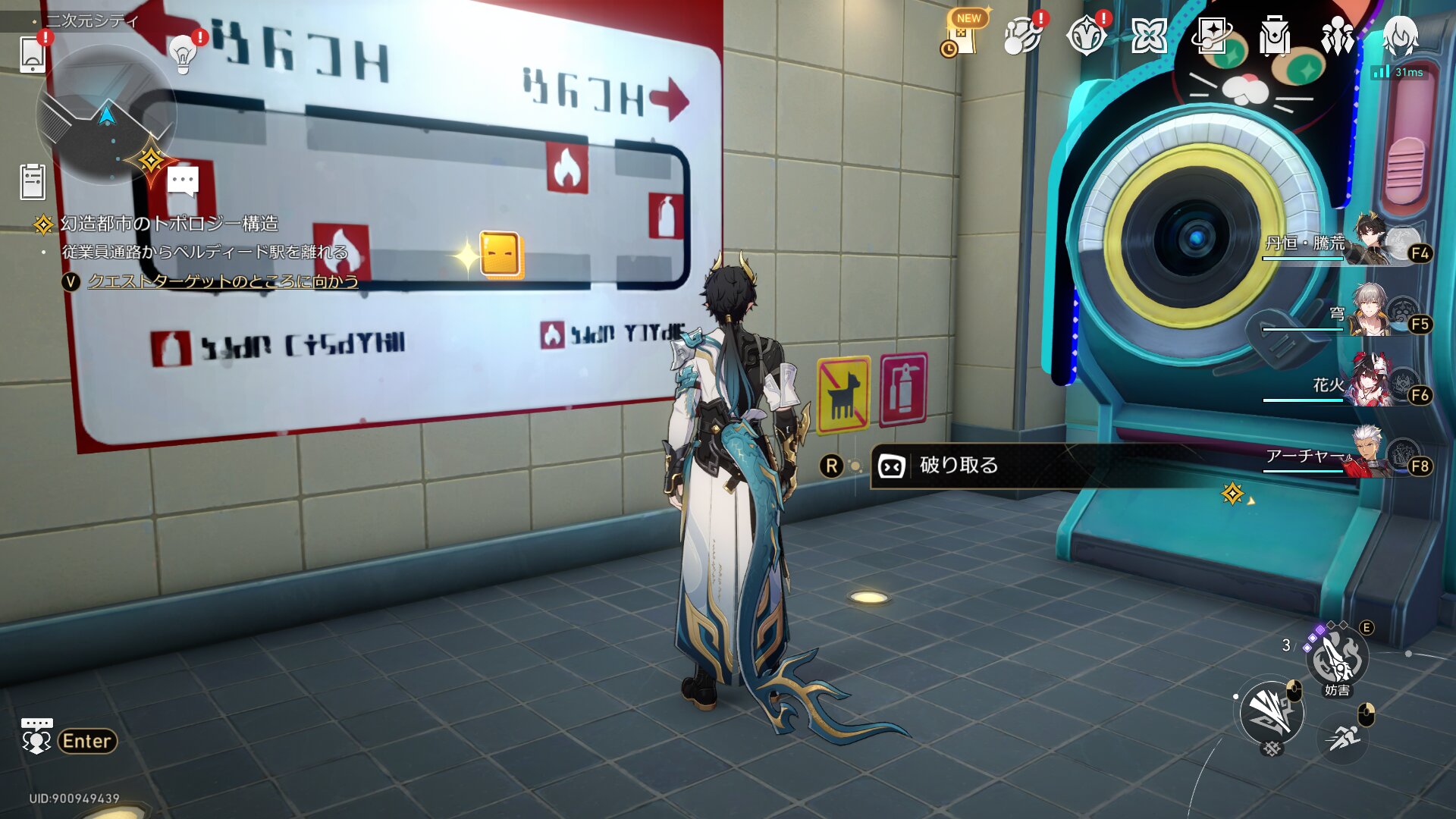Viewport: 1456px width, 819px height.
Task: Open the planet-orbit icon with red alert
Action: tap(1021, 36)
